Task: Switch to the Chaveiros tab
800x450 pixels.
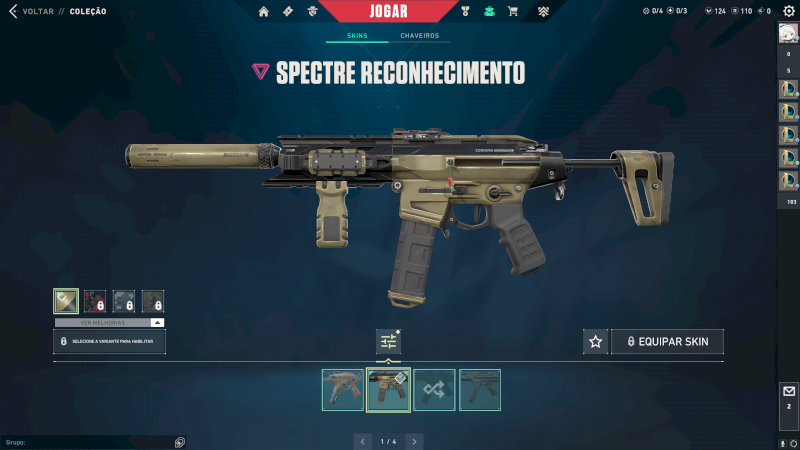Action: coord(419,36)
